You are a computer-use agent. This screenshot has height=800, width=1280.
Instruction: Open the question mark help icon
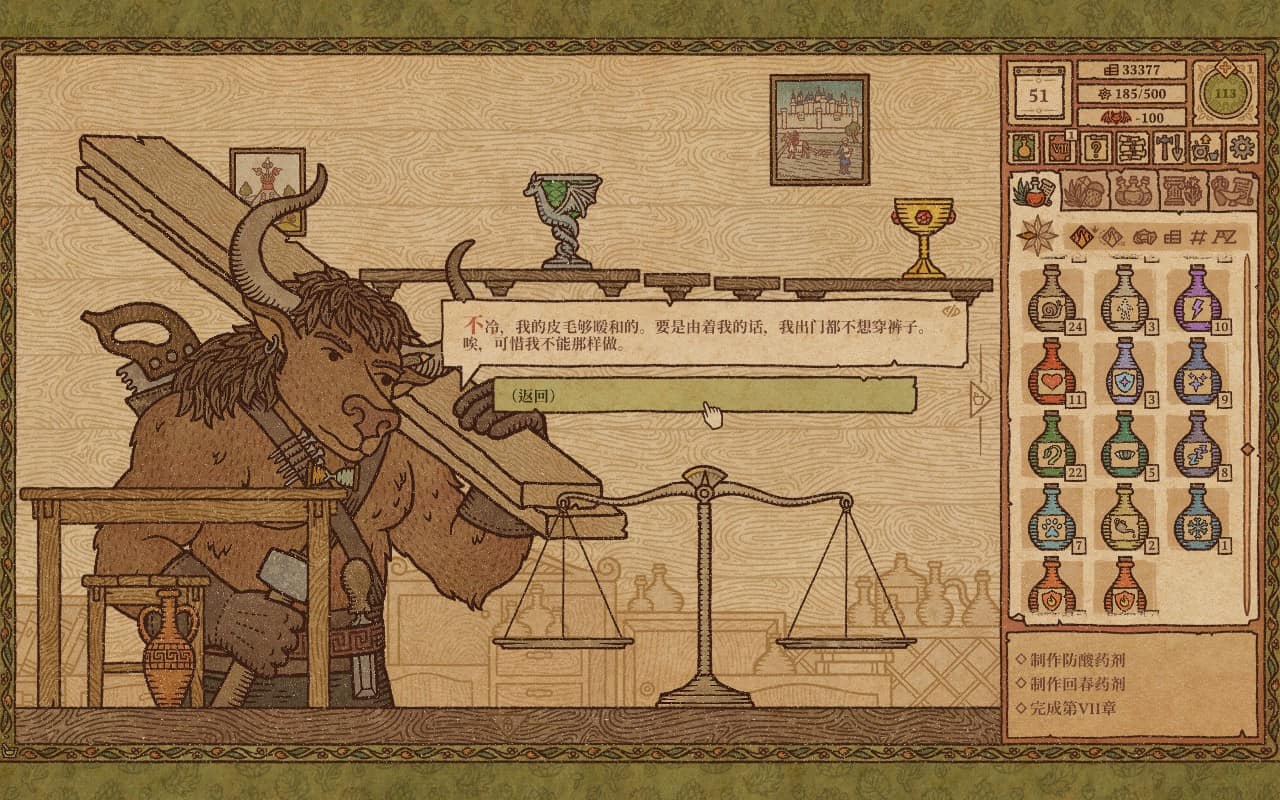pyautogui.click(x=1095, y=150)
